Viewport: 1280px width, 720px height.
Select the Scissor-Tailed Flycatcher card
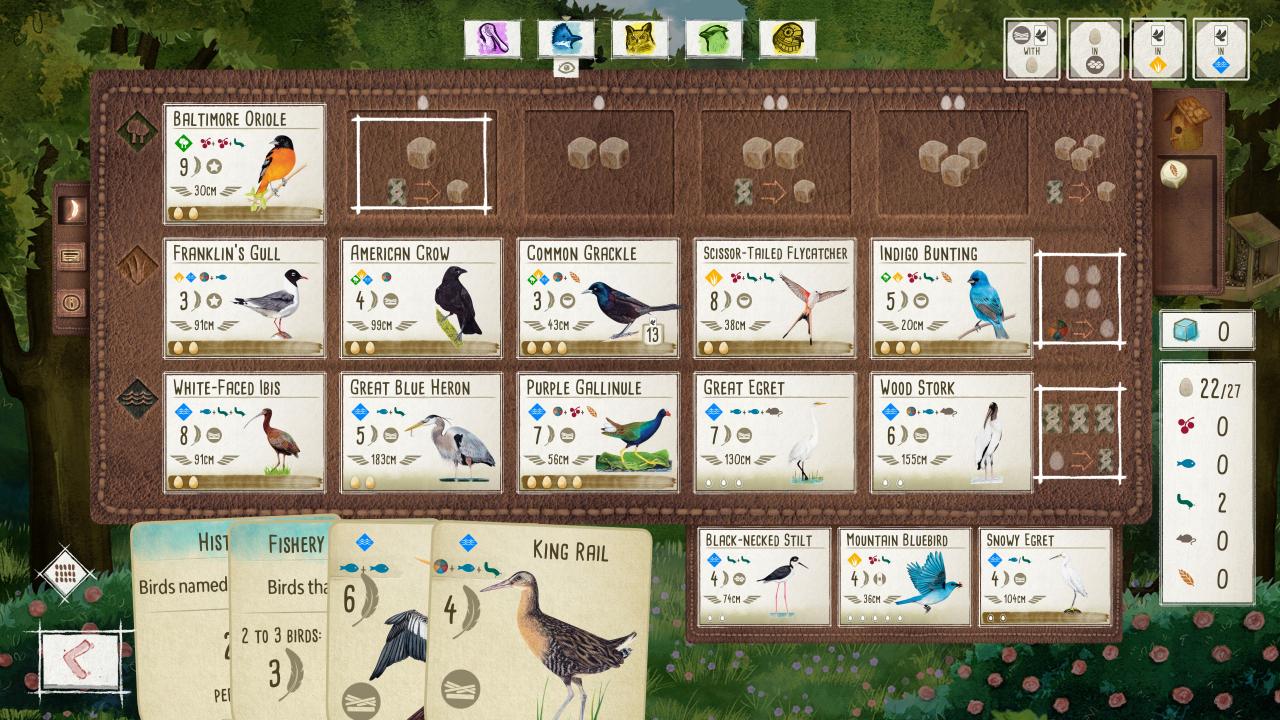[775, 297]
